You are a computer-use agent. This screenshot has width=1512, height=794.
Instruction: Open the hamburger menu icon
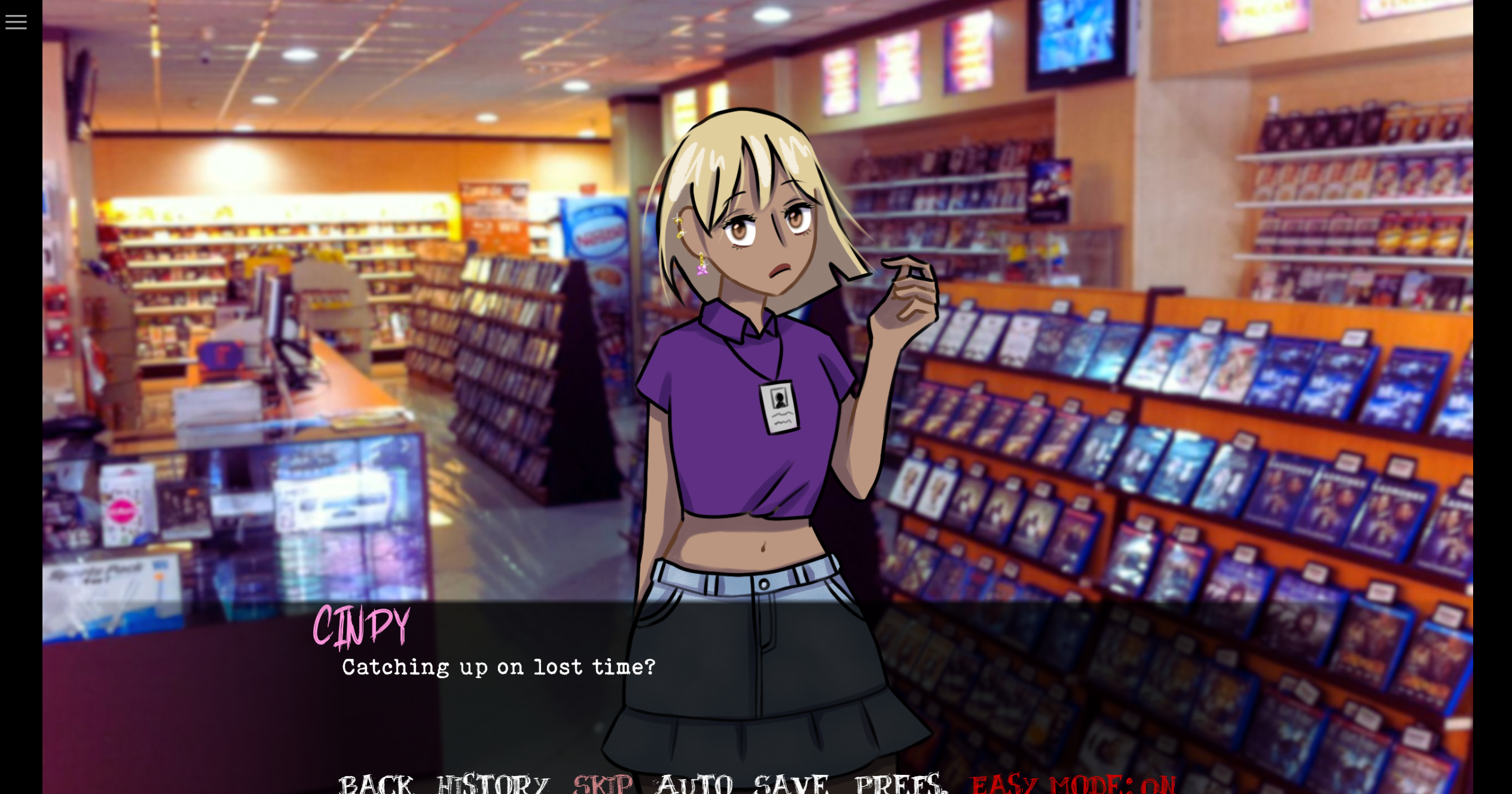pos(16,22)
